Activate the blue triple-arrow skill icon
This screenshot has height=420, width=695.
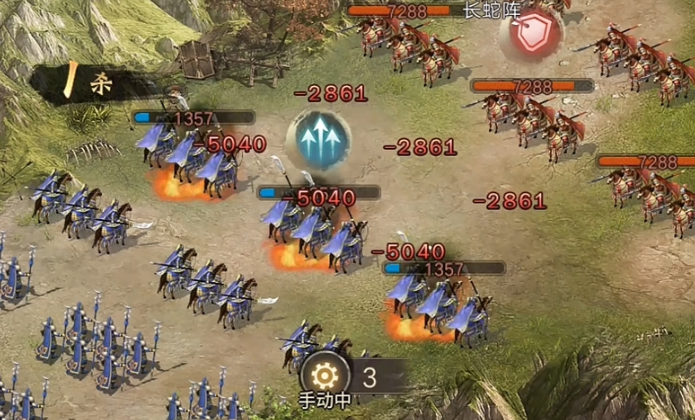coord(318,140)
